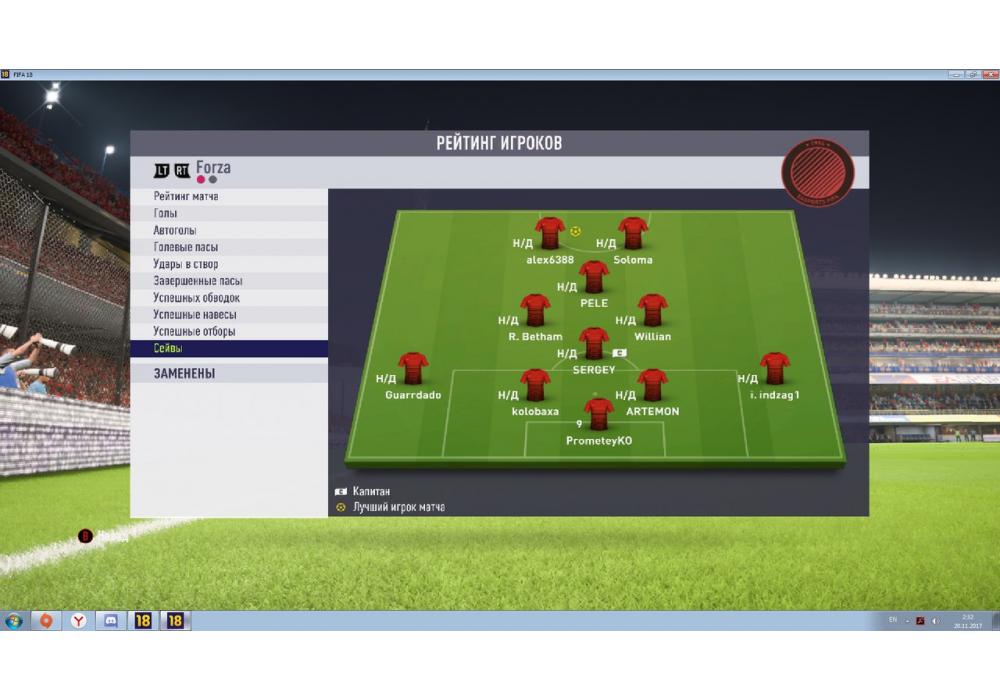Click player i. indzag1 on the right flank
Screen dimensions: 1000x700
[x=774, y=368]
